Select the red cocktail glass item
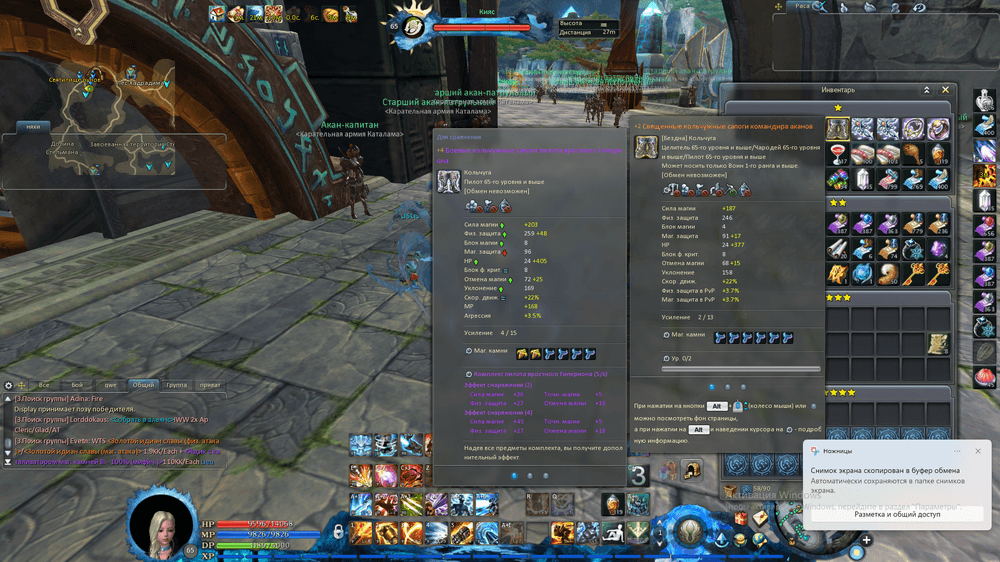The width and height of the screenshot is (1000, 562). pyautogui.click(x=838, y=153)
